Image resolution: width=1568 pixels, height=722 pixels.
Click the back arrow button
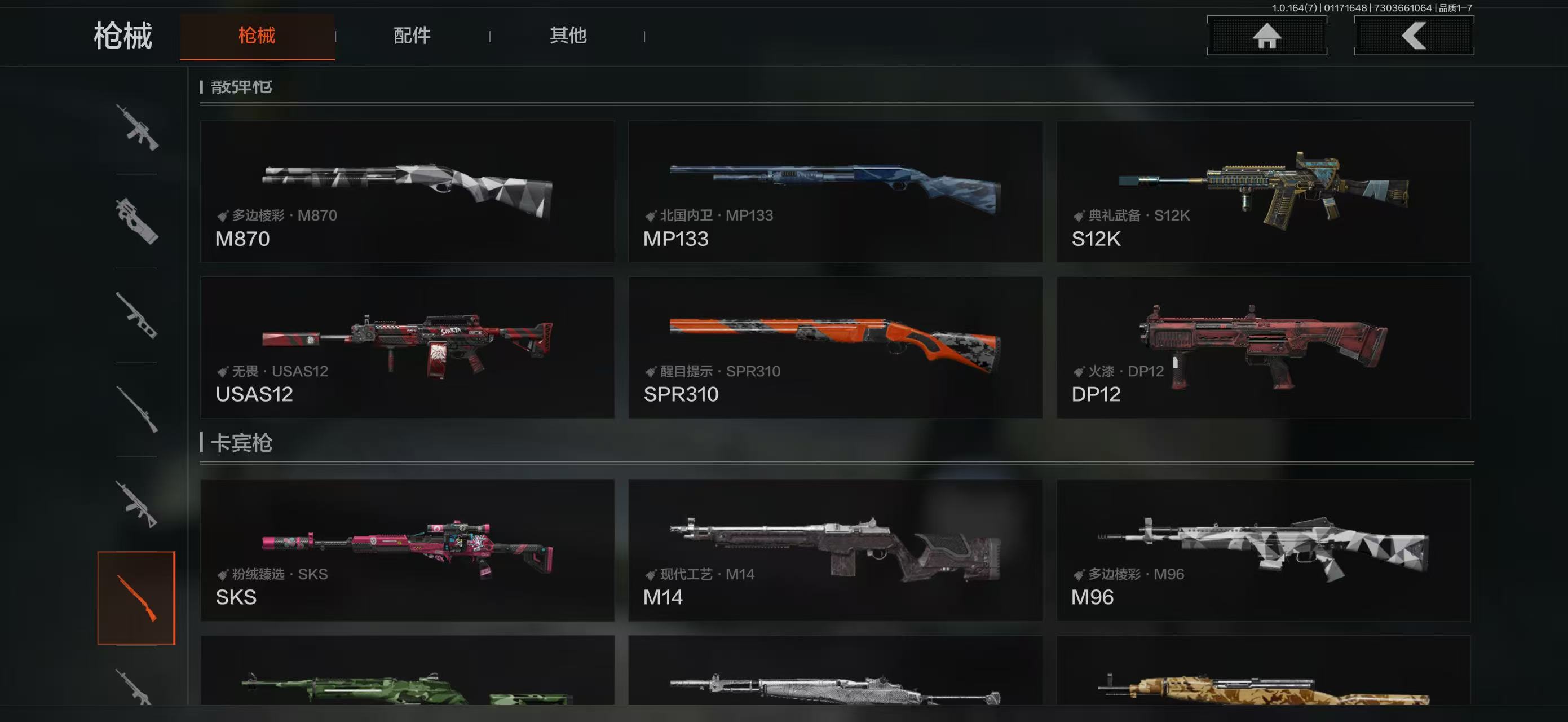[x=1414, y=36]
